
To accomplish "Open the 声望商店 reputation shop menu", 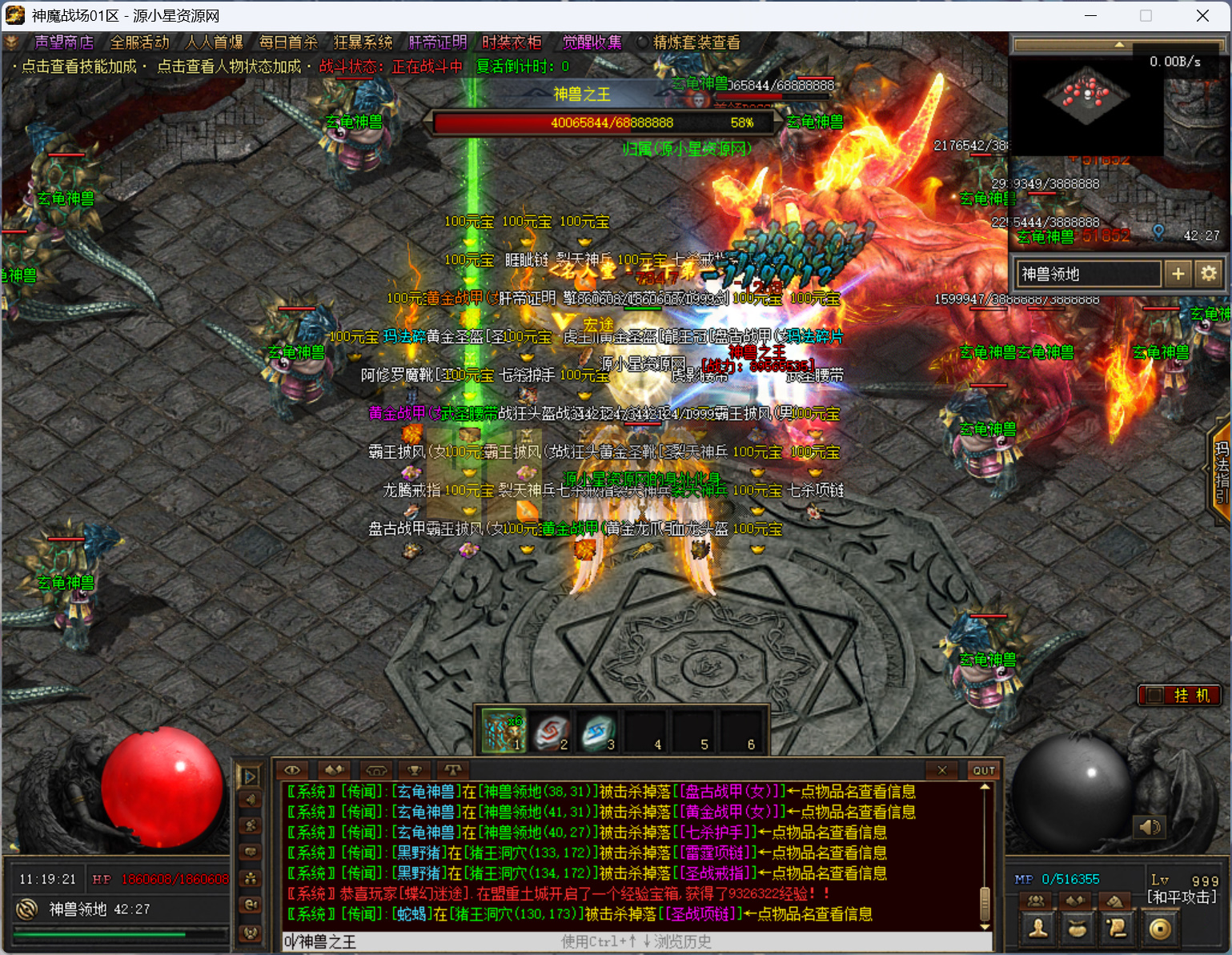I will (64, 42).
